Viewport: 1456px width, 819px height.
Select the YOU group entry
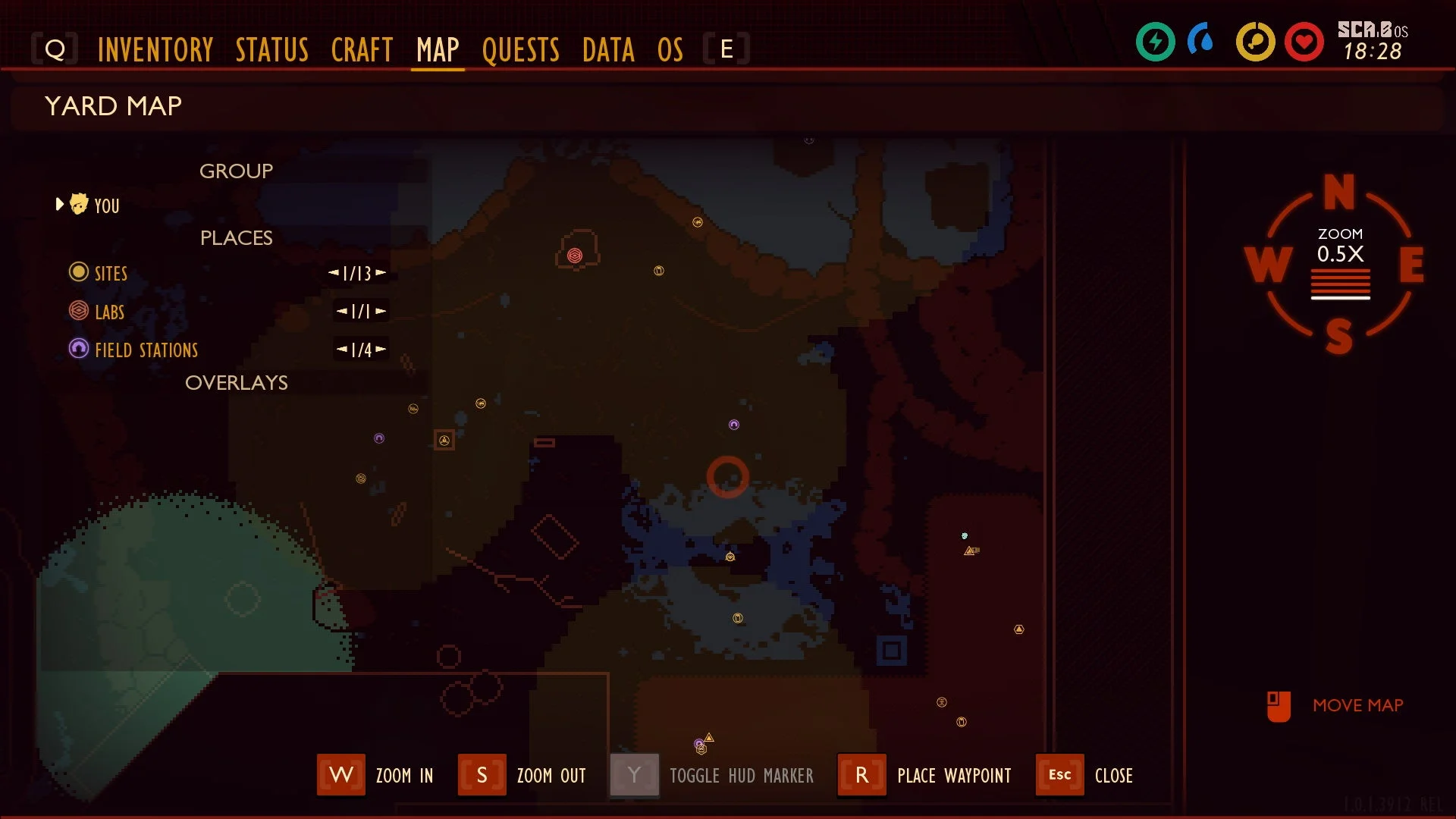click(106, 206)
